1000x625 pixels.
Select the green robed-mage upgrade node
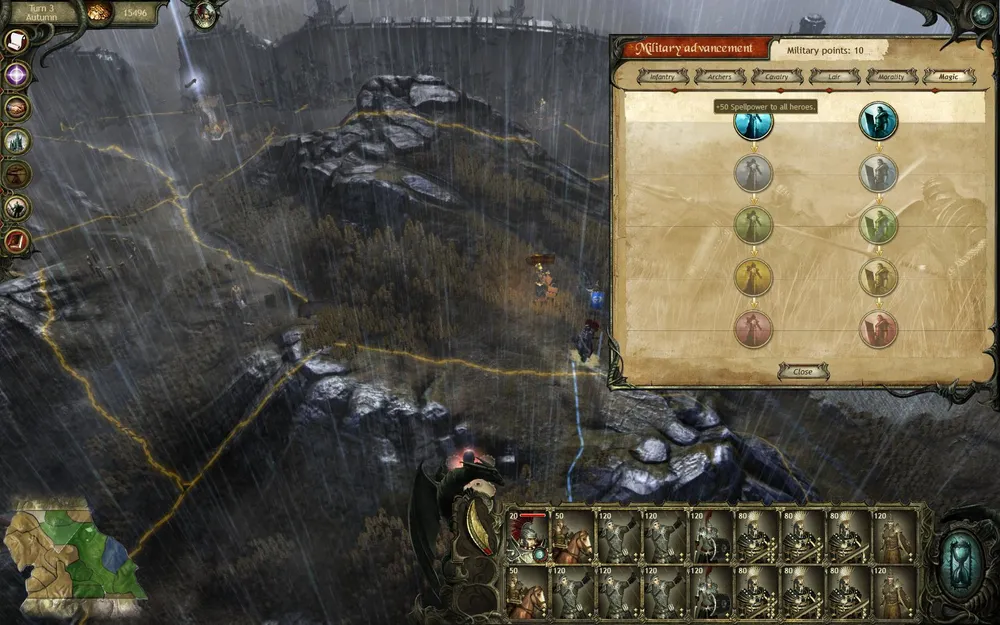879,225
